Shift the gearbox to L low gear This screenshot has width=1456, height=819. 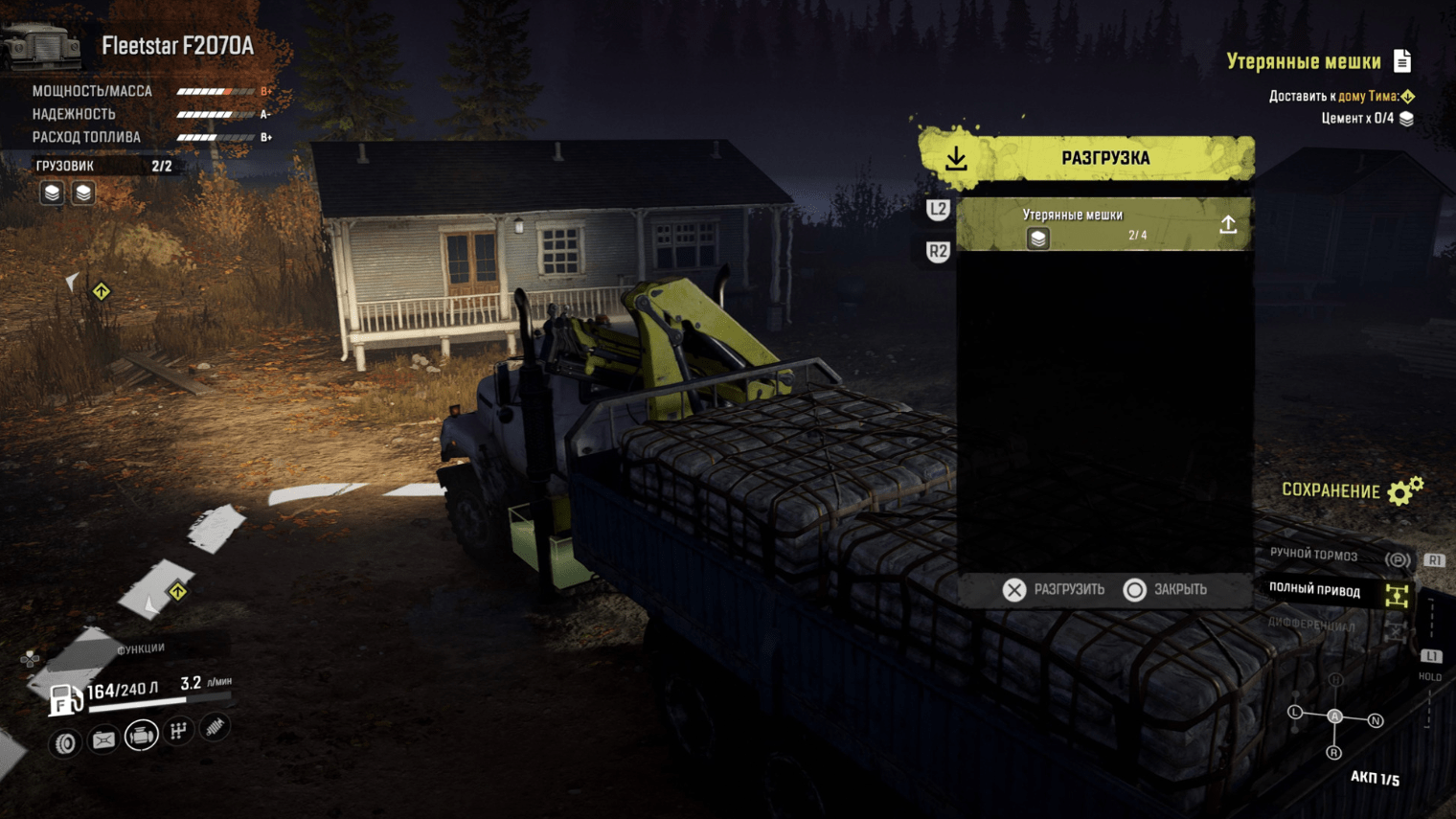[x=1295, y=712]
